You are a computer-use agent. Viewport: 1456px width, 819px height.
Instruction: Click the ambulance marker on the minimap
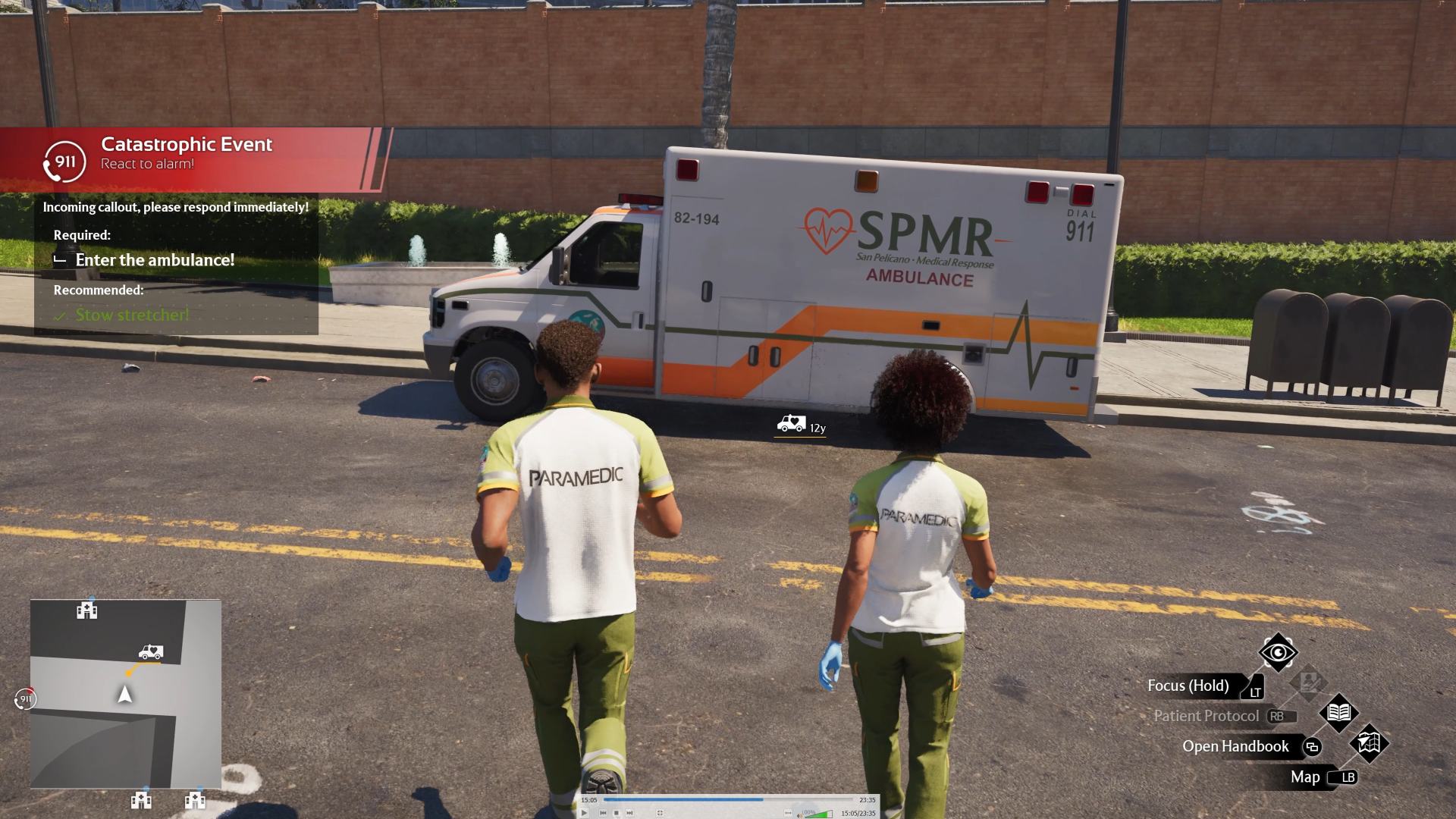(151, 652)
